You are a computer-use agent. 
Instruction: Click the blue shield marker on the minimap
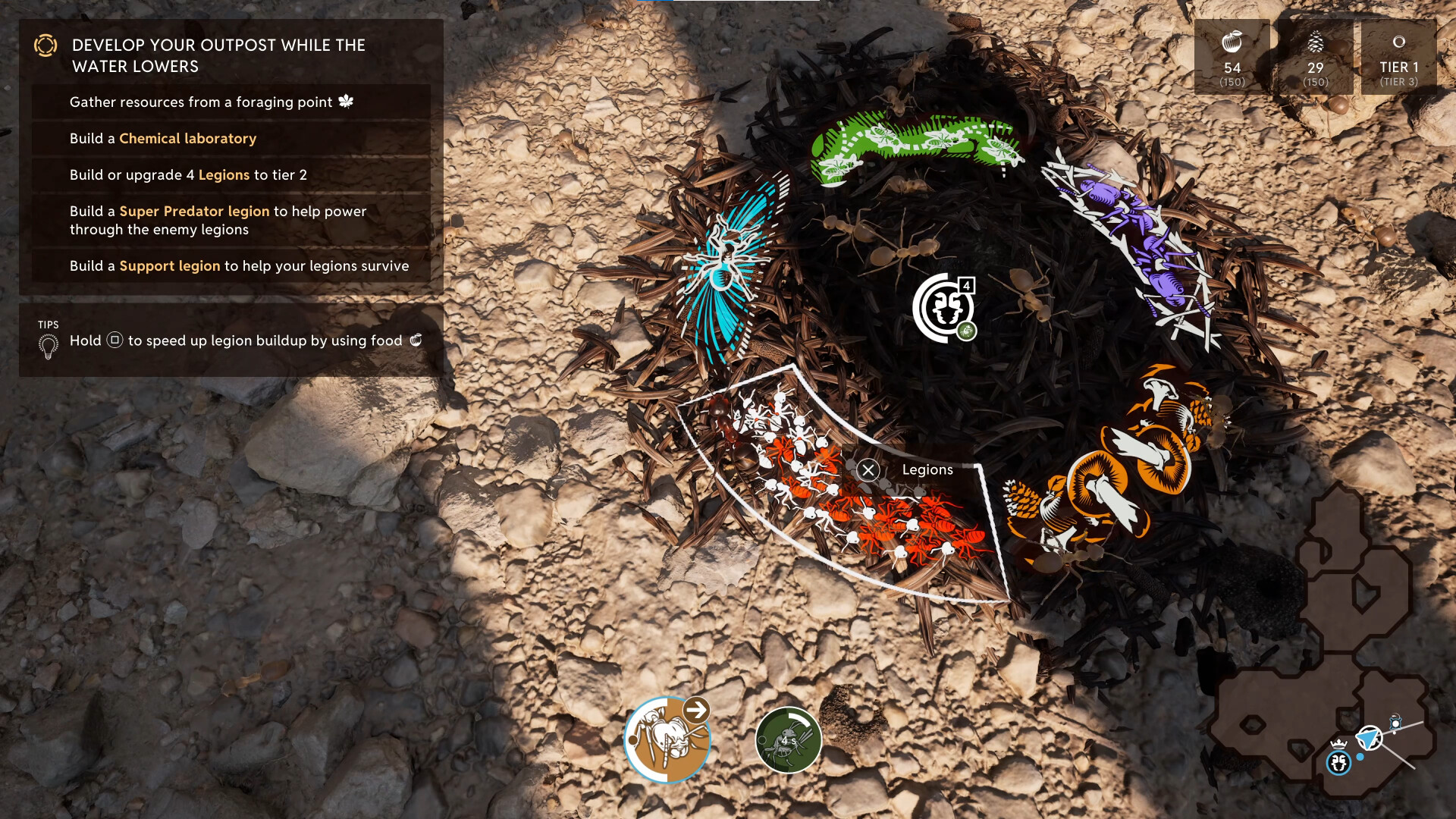click(1368, 737)
